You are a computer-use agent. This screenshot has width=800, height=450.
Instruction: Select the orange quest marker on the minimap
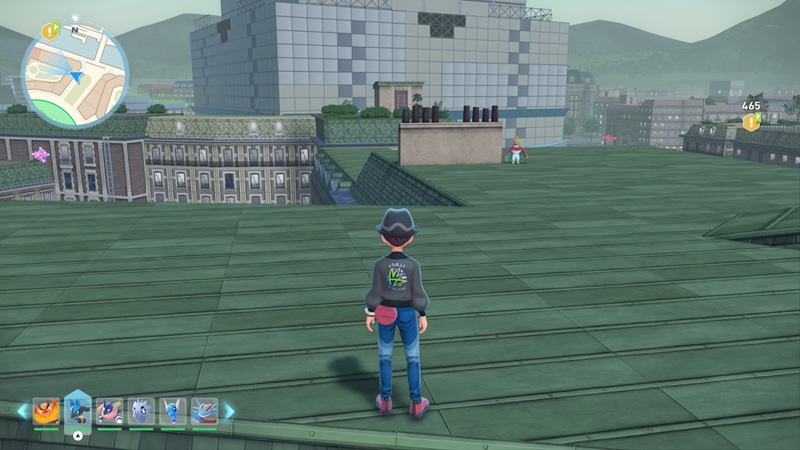[x=51, y=31]
